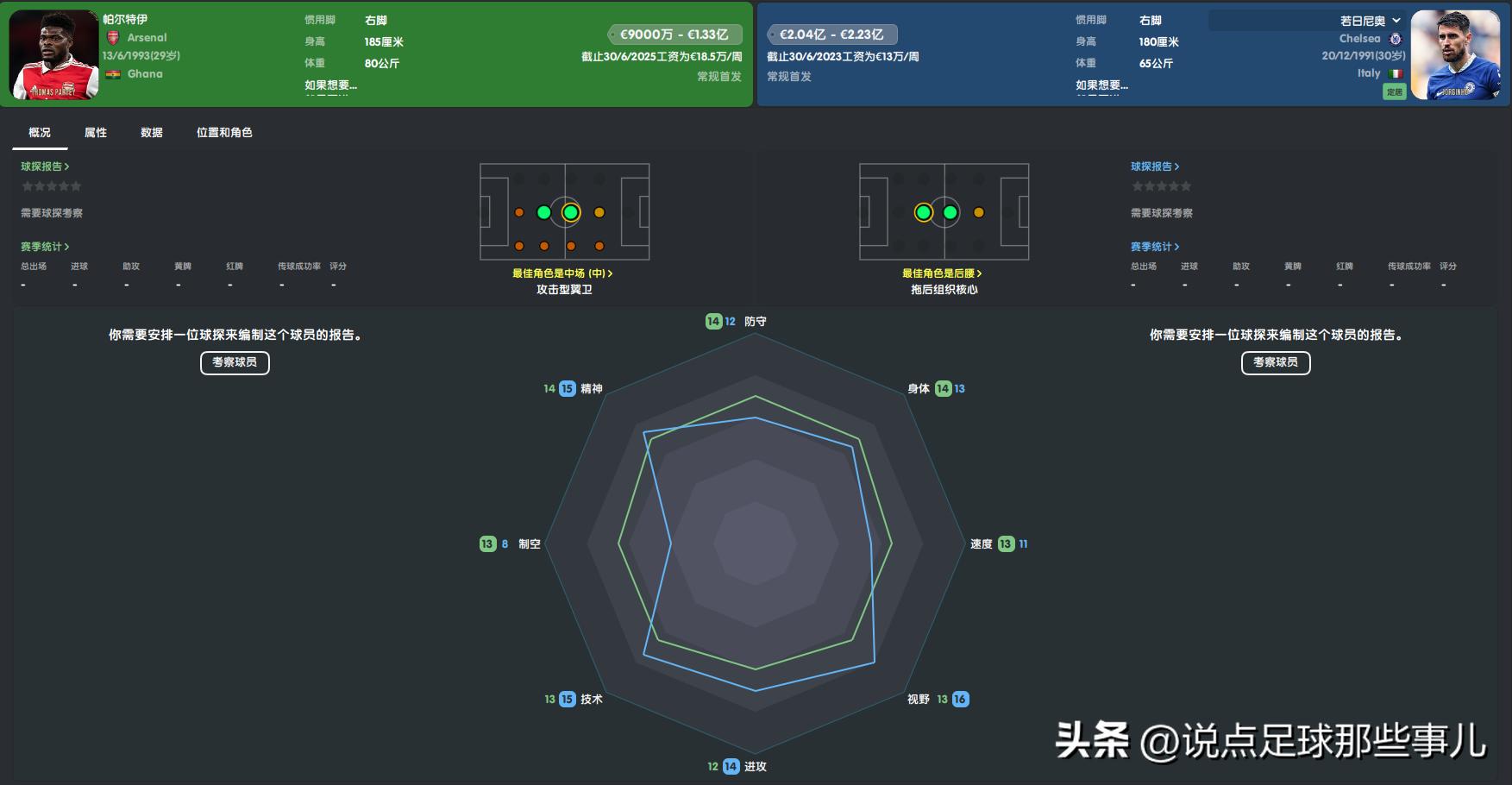Open the 最佳角色是后腰 link
Image resolution: width=1512 pixels, height=785 pixels.
[942, 273]
